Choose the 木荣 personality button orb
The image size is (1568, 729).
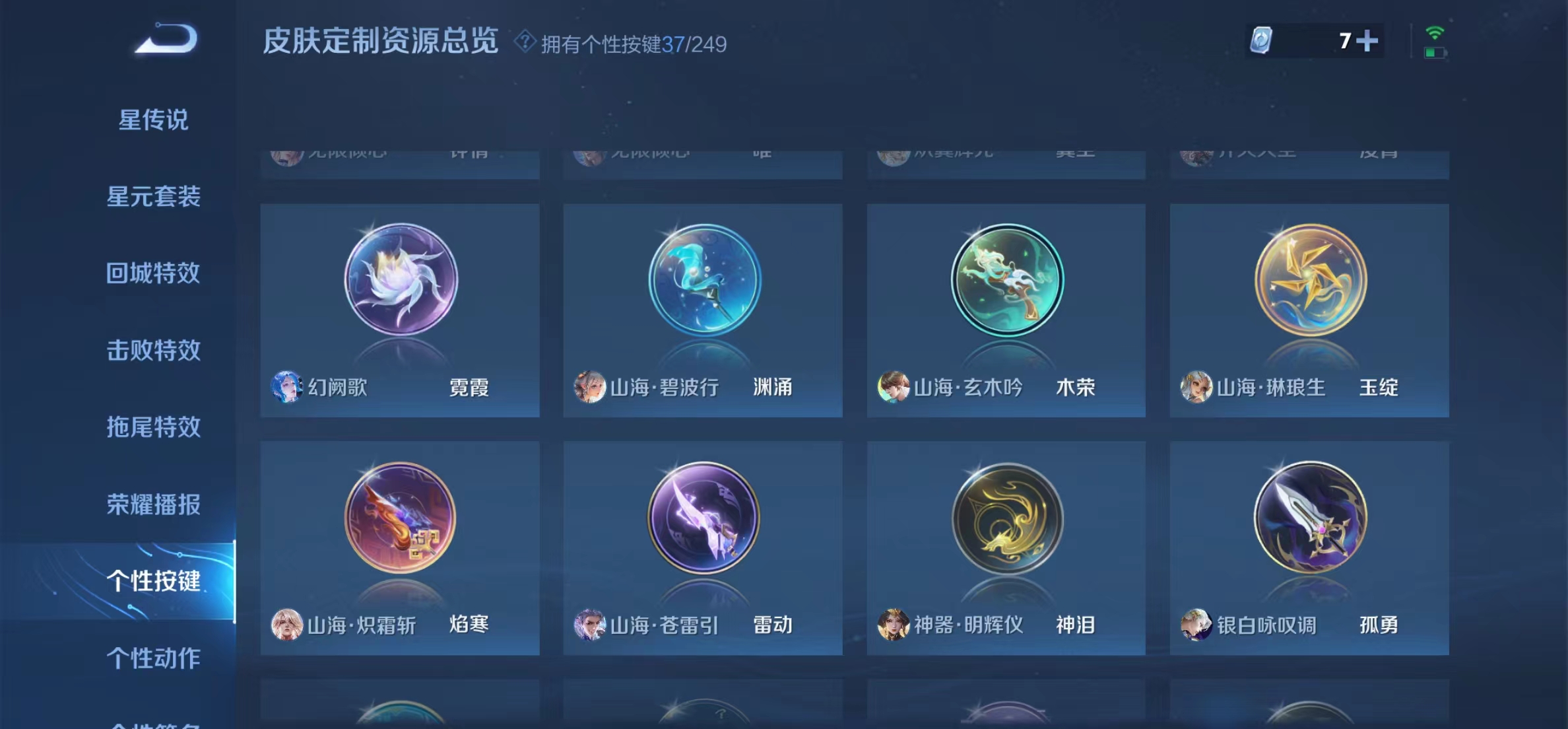[x=1005, y=281]
